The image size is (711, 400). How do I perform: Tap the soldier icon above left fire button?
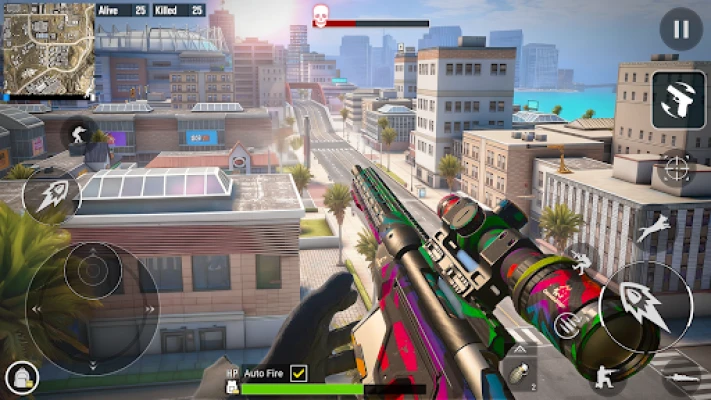point(80,133)
